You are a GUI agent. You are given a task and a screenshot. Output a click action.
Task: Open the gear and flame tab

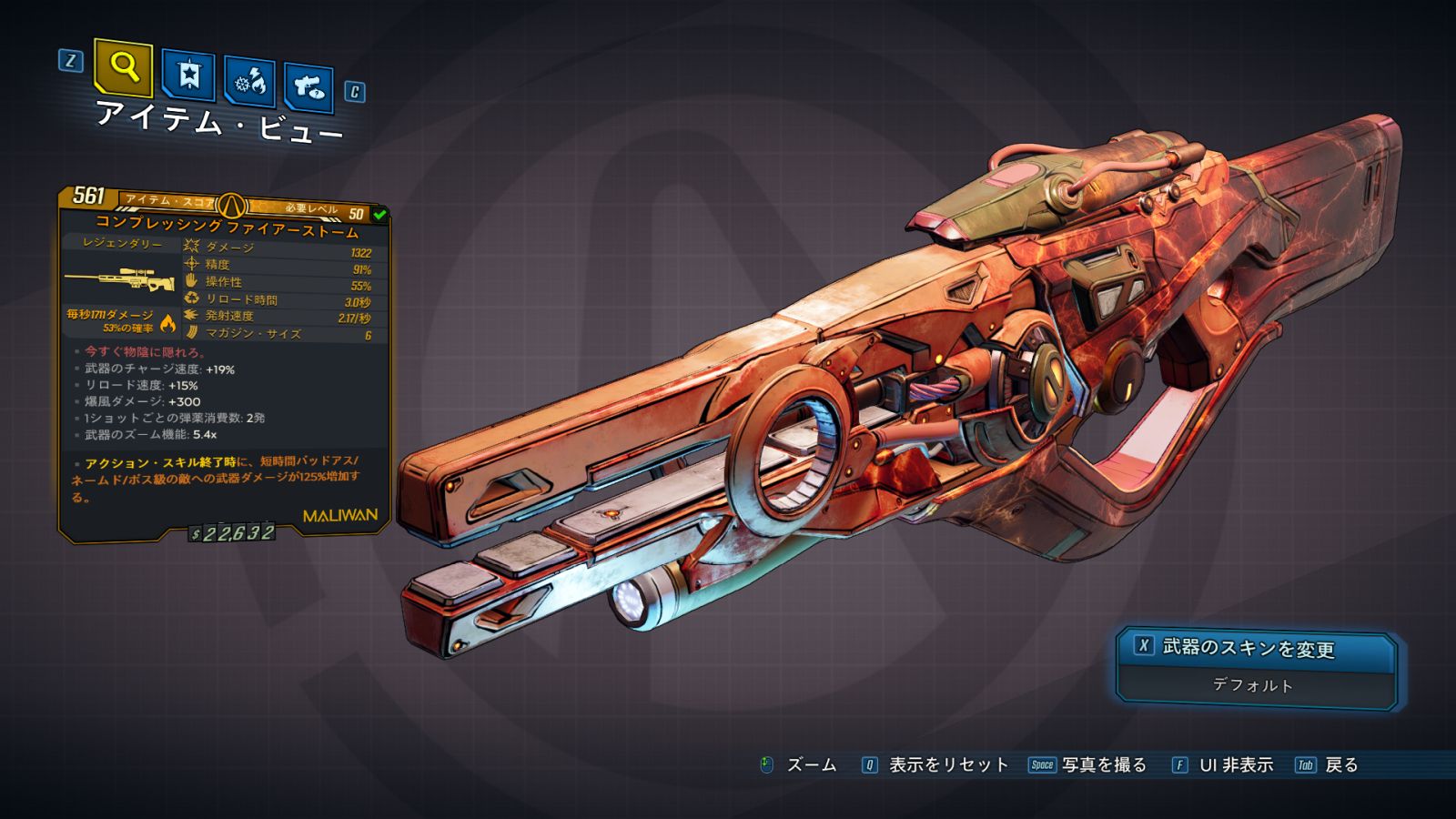[x=250, y=82]
